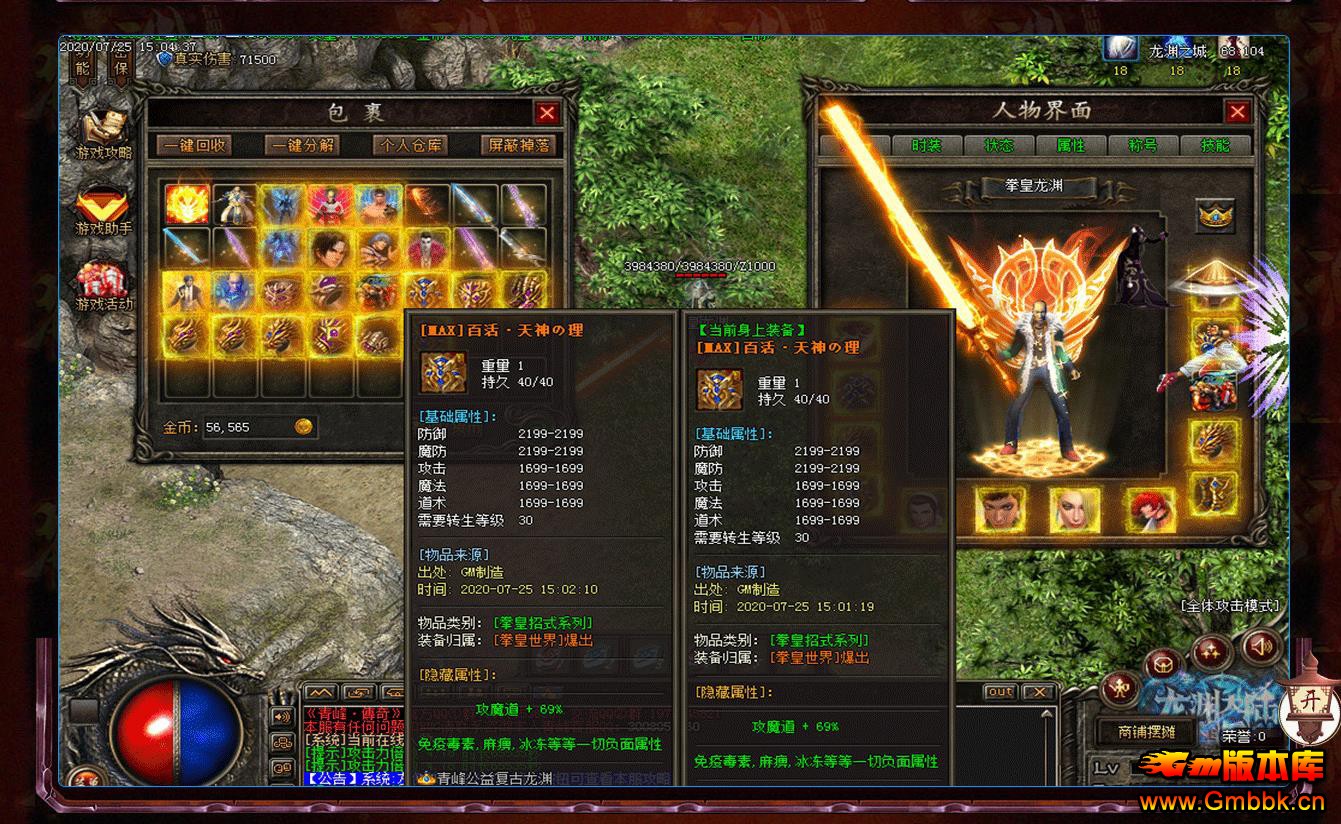Click the 一键分解 disassemble button

pyautogui.click(x=302, y=145)
